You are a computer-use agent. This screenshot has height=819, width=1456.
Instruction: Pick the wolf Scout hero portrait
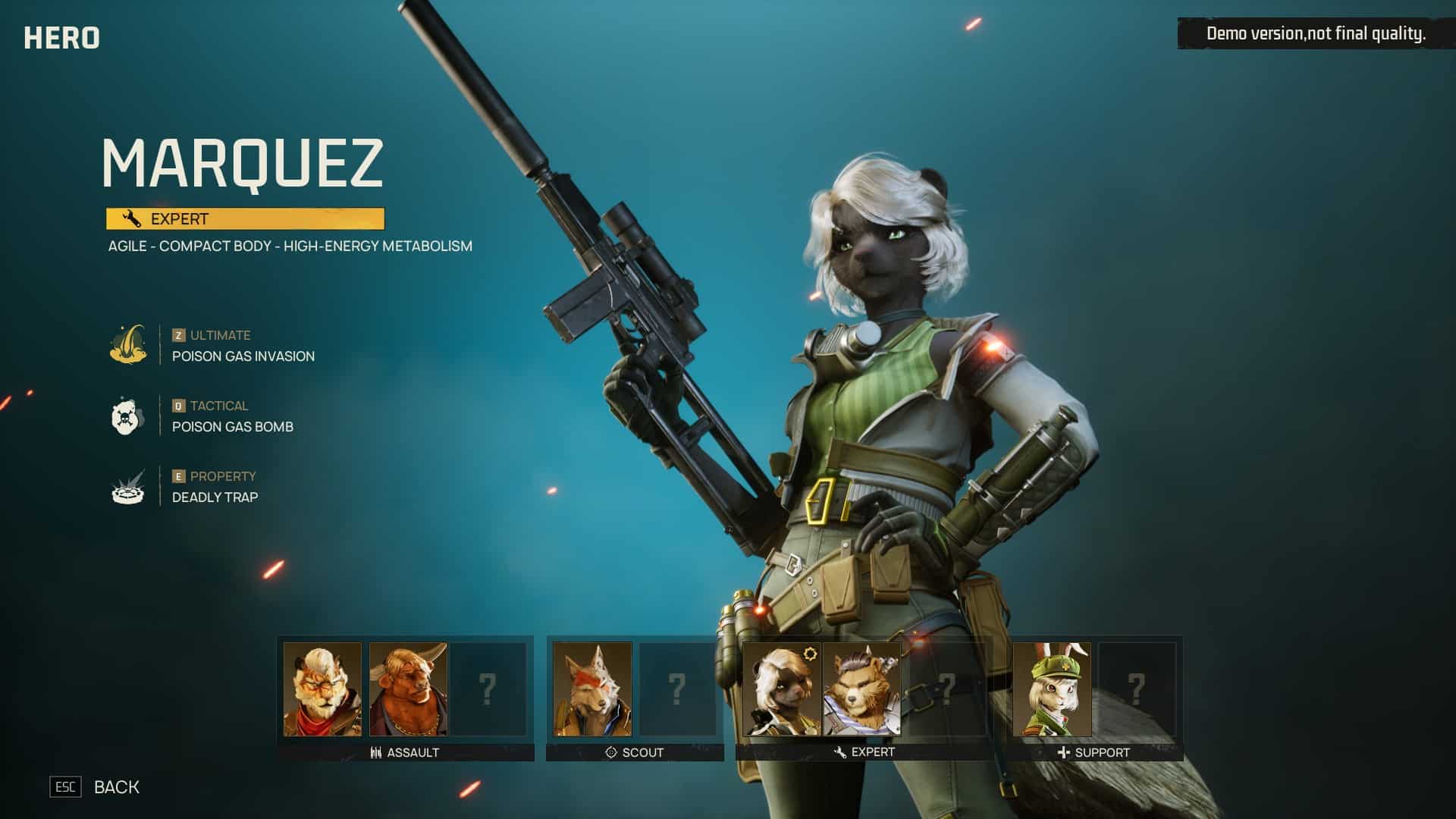pyautogui.click(x=592, y=689)
